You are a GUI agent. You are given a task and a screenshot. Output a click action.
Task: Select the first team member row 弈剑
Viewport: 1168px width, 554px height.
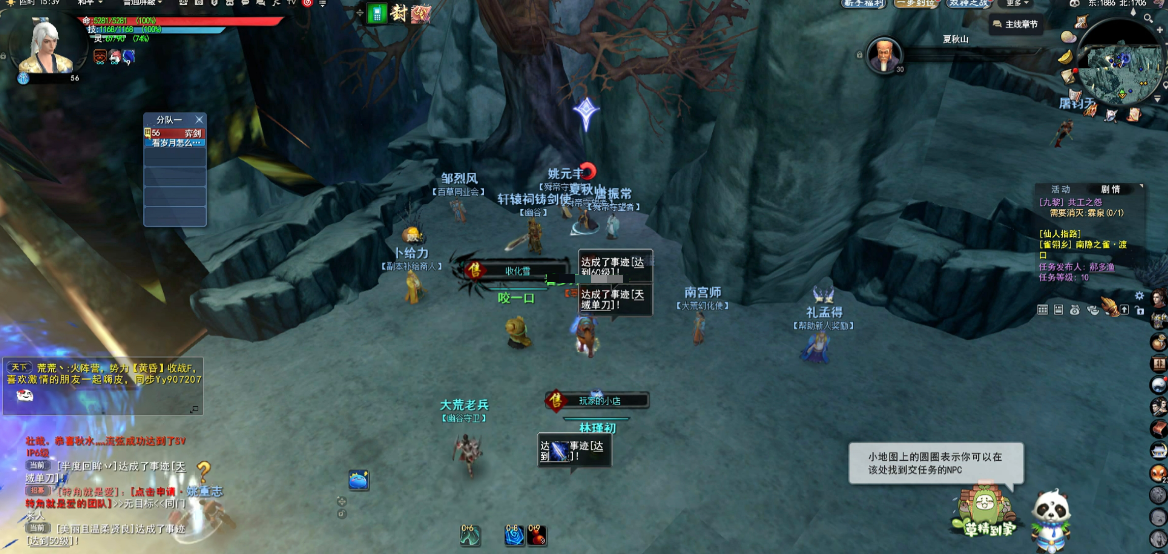click(176, 132)
